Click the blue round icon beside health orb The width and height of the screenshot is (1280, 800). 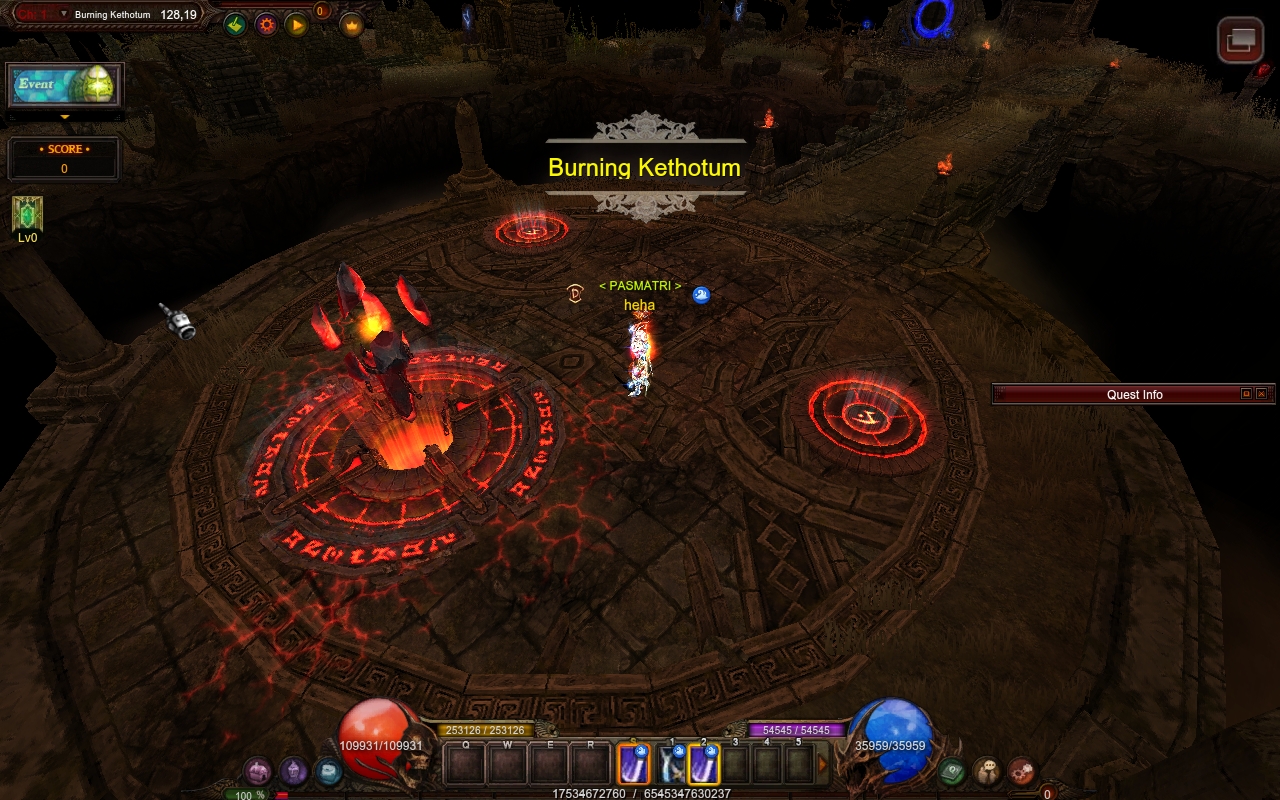328,771
